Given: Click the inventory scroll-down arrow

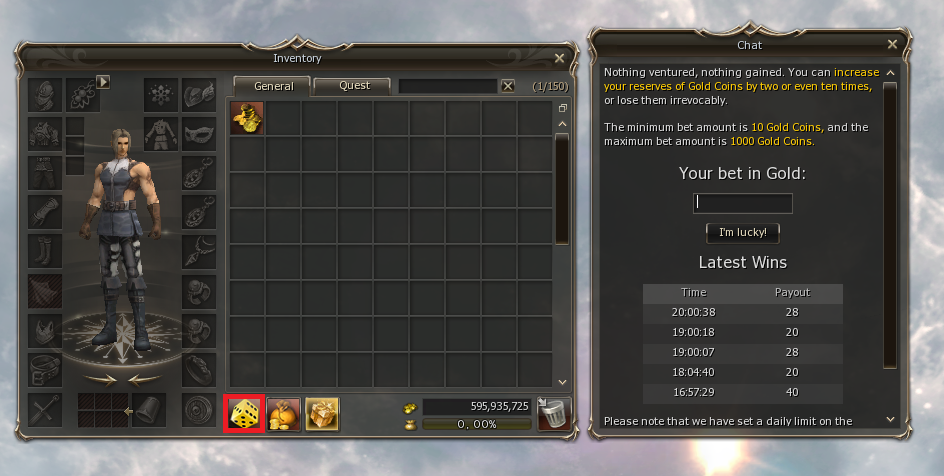Looking at the screenshot, I should coord(562,381).
